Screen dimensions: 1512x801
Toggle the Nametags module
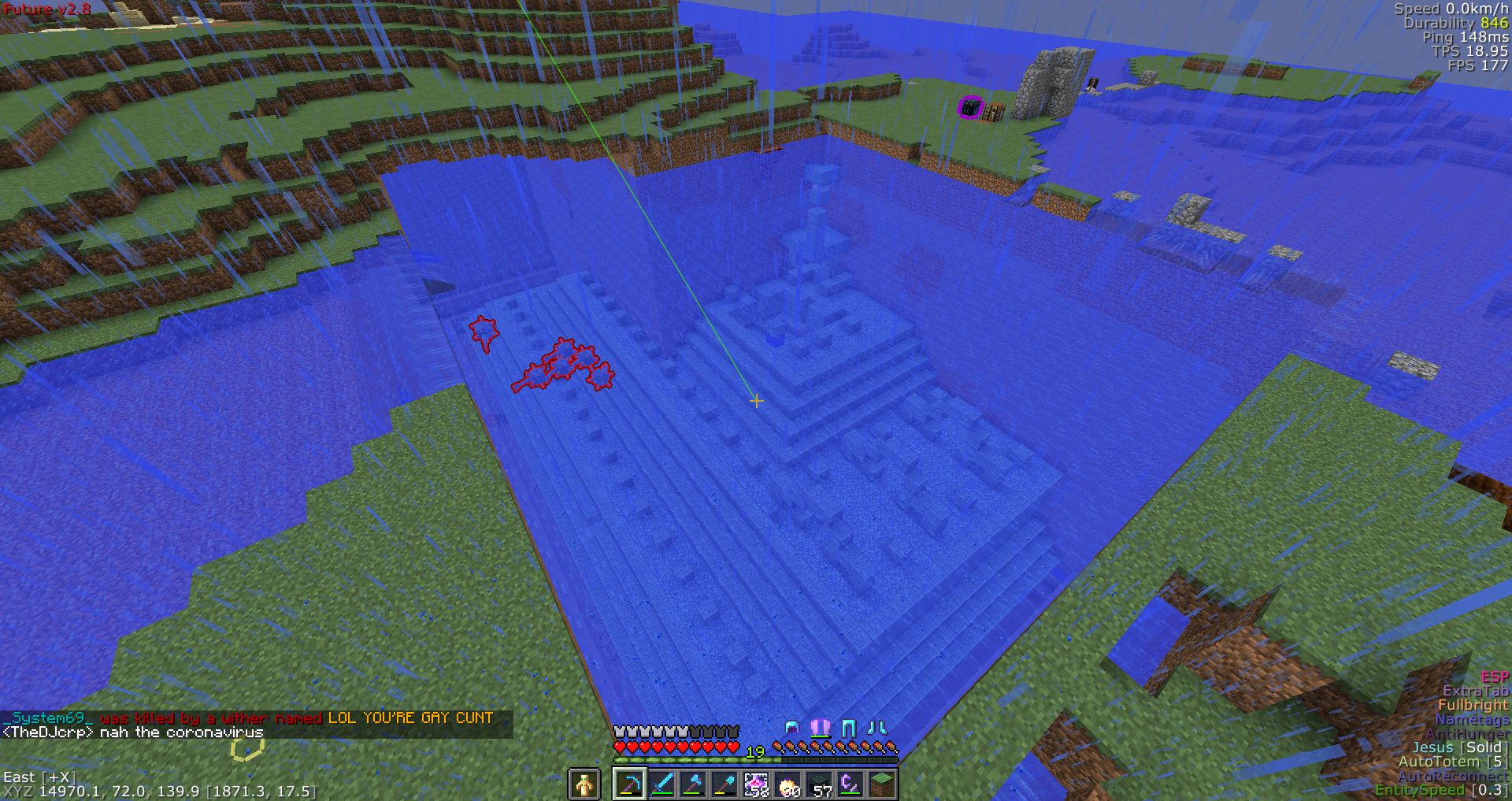(1474, 719)
